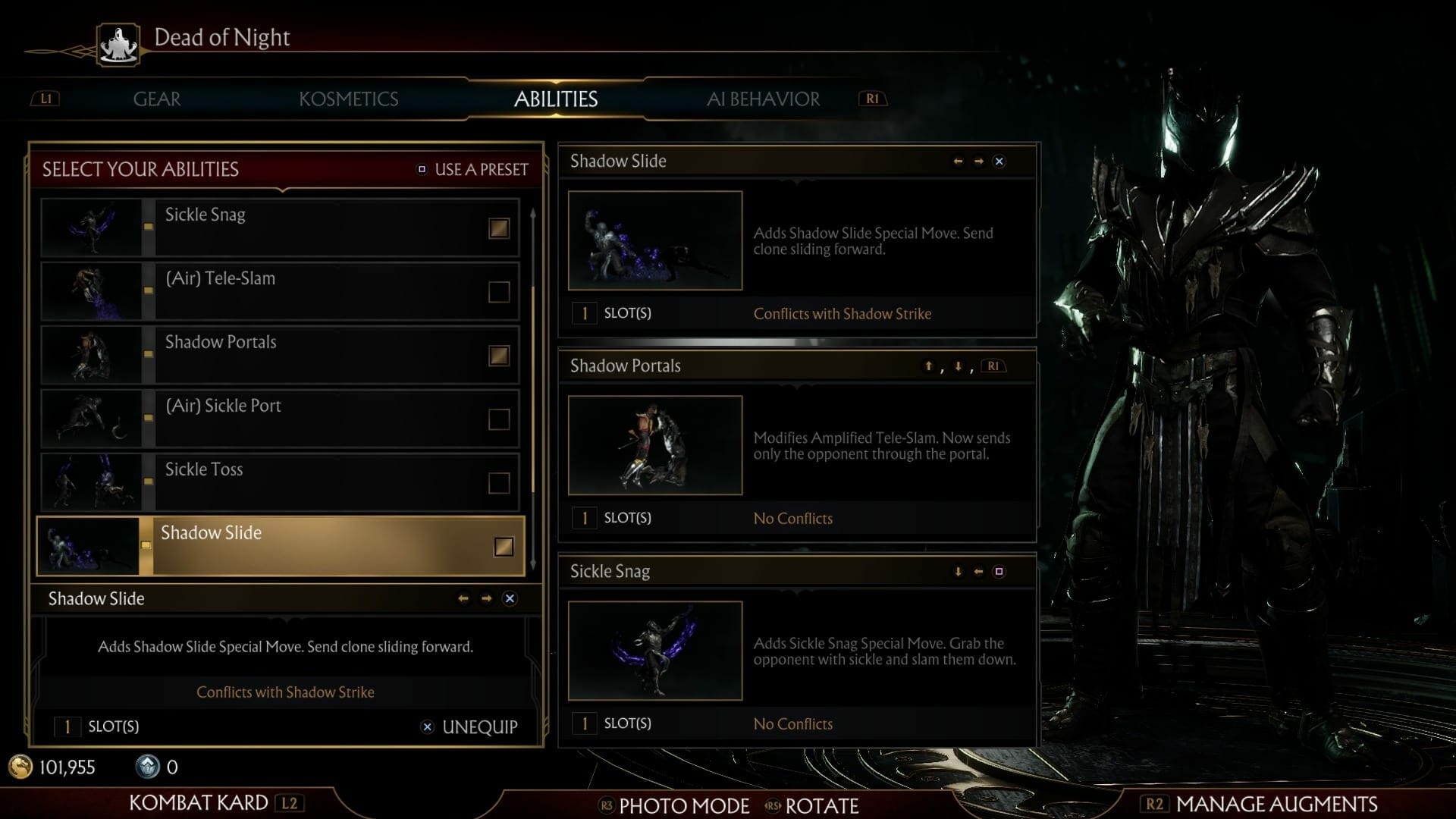1456x819 pixels.
Task: Click the Shadow Slide preview image in detail panel
Action: coord(654,240)
